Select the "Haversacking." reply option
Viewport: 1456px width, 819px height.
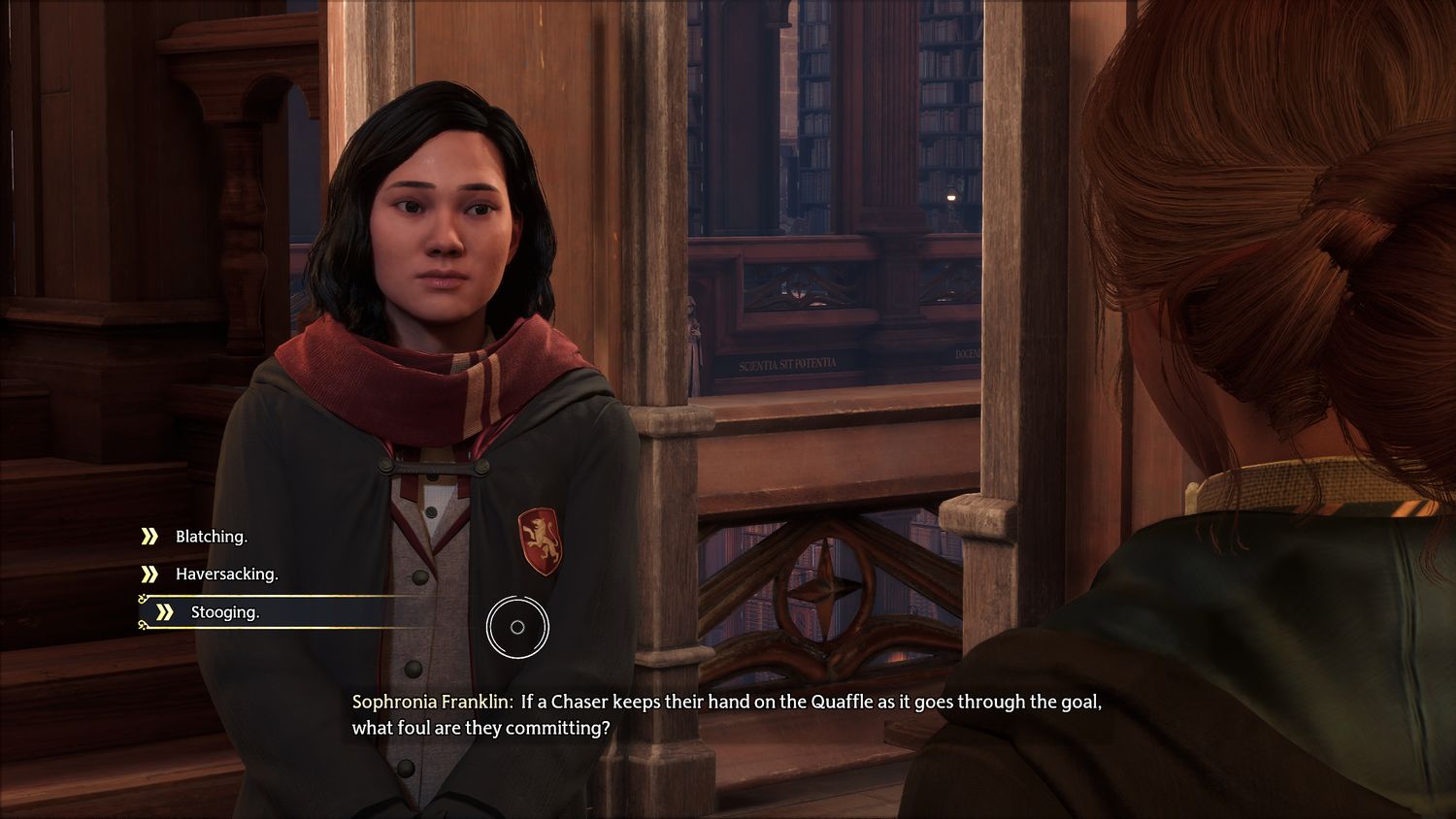[226, 574]
